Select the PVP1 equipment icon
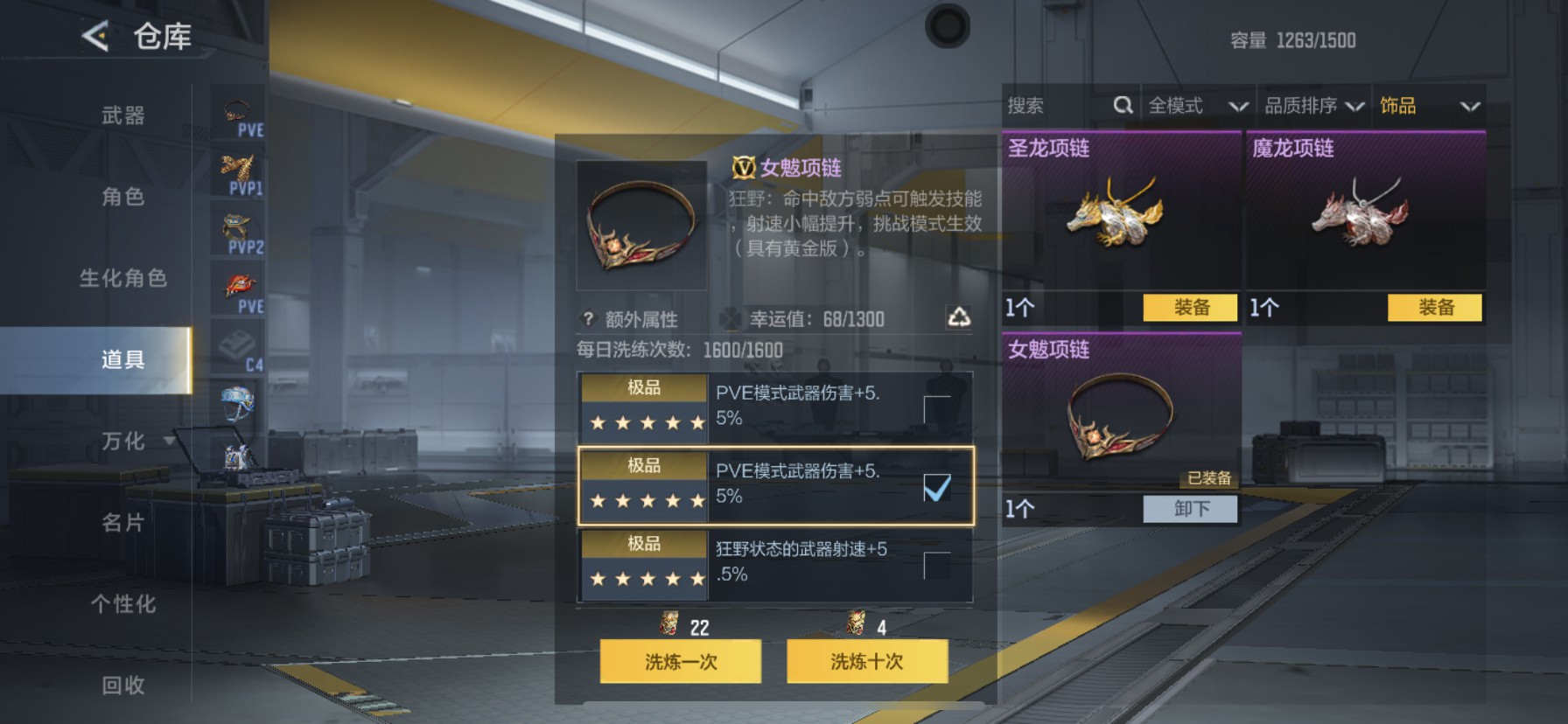Viewport: 1568px width, 724px height. point(238,171)
